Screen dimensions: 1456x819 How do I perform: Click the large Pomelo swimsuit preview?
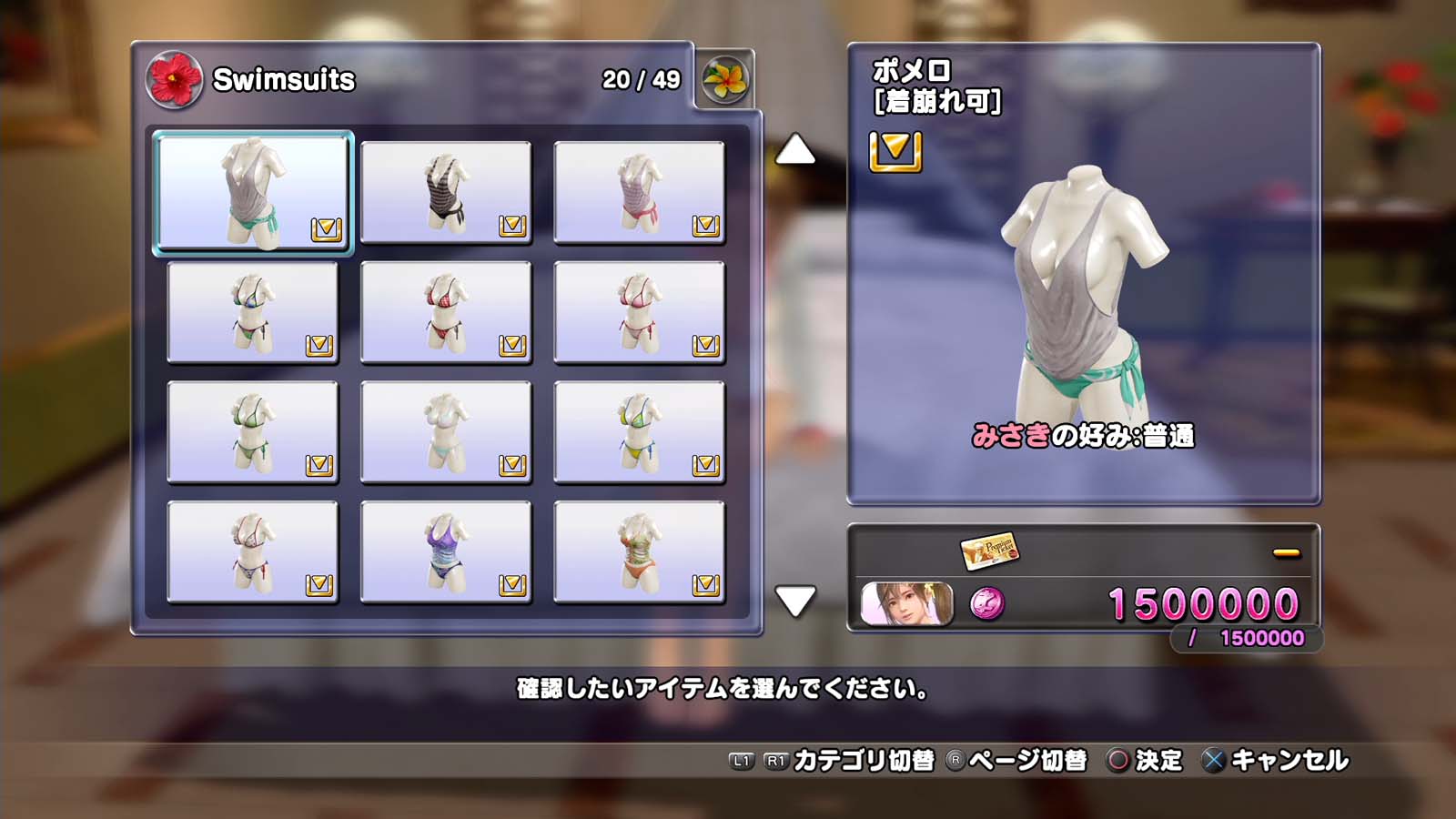click(1083, 291)
